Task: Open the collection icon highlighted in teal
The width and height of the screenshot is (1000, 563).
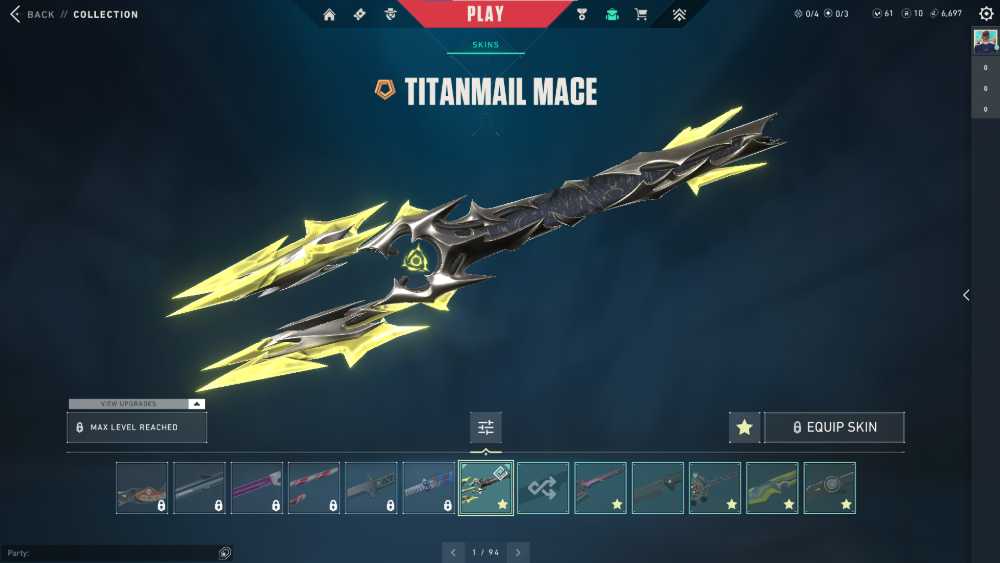Action: 612,14
